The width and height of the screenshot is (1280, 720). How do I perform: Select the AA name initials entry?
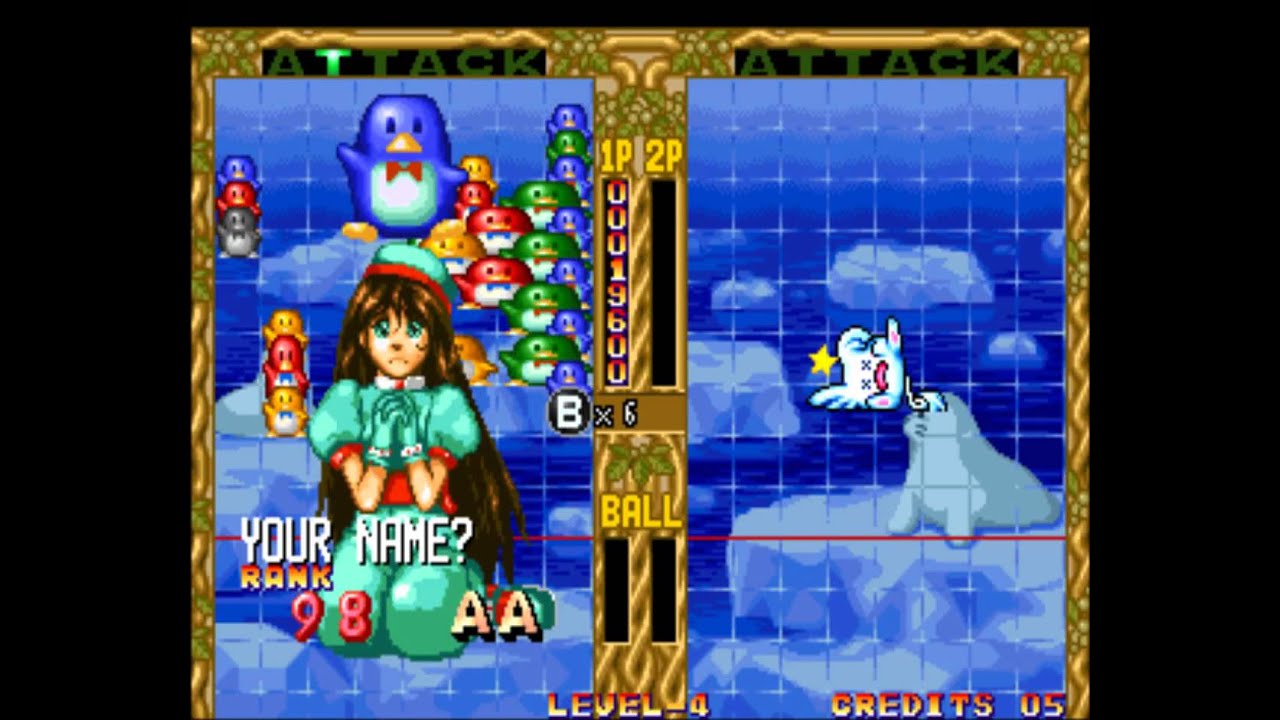(x=498, y=615)
